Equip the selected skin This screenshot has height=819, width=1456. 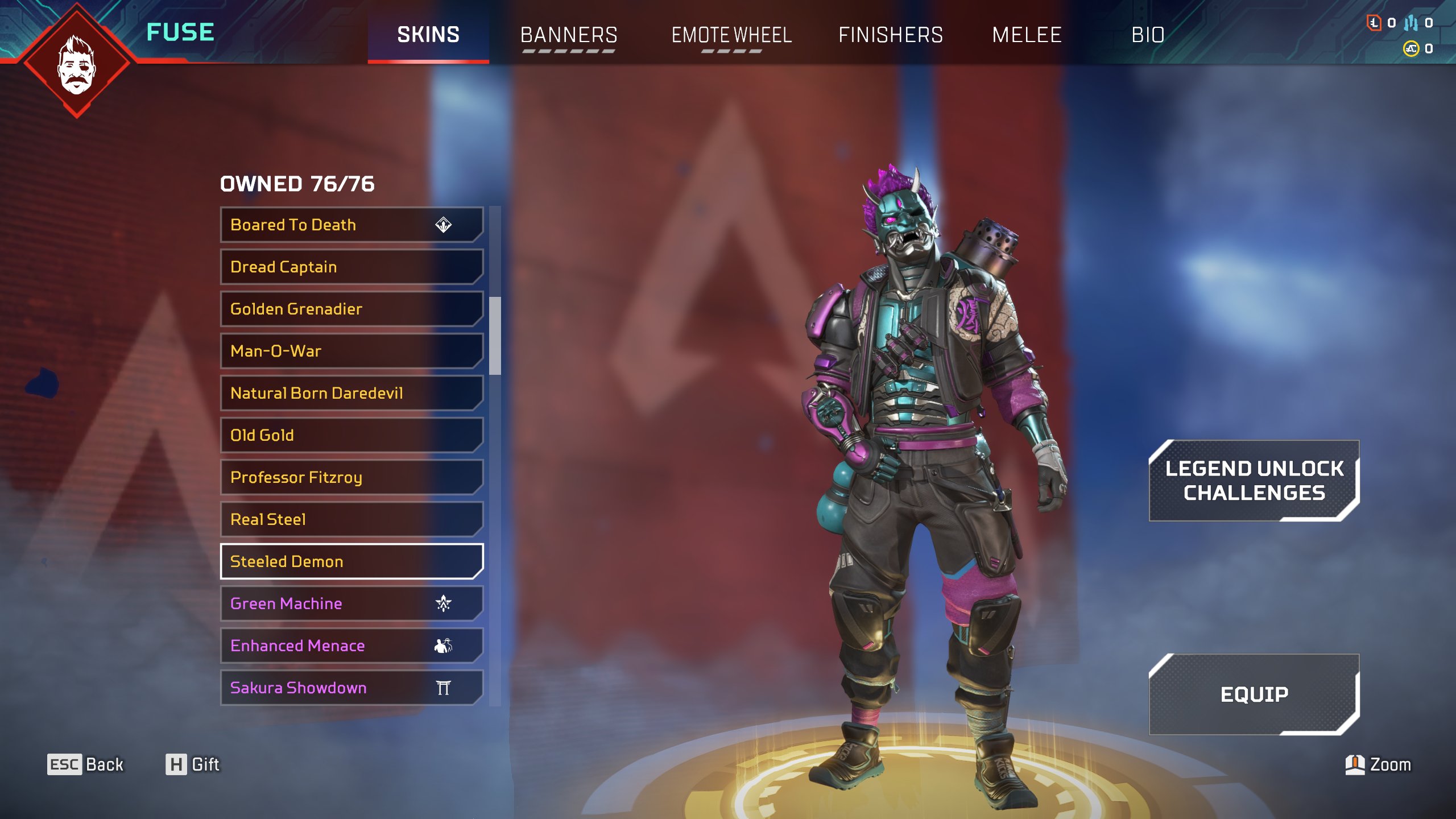[1254, 694]
